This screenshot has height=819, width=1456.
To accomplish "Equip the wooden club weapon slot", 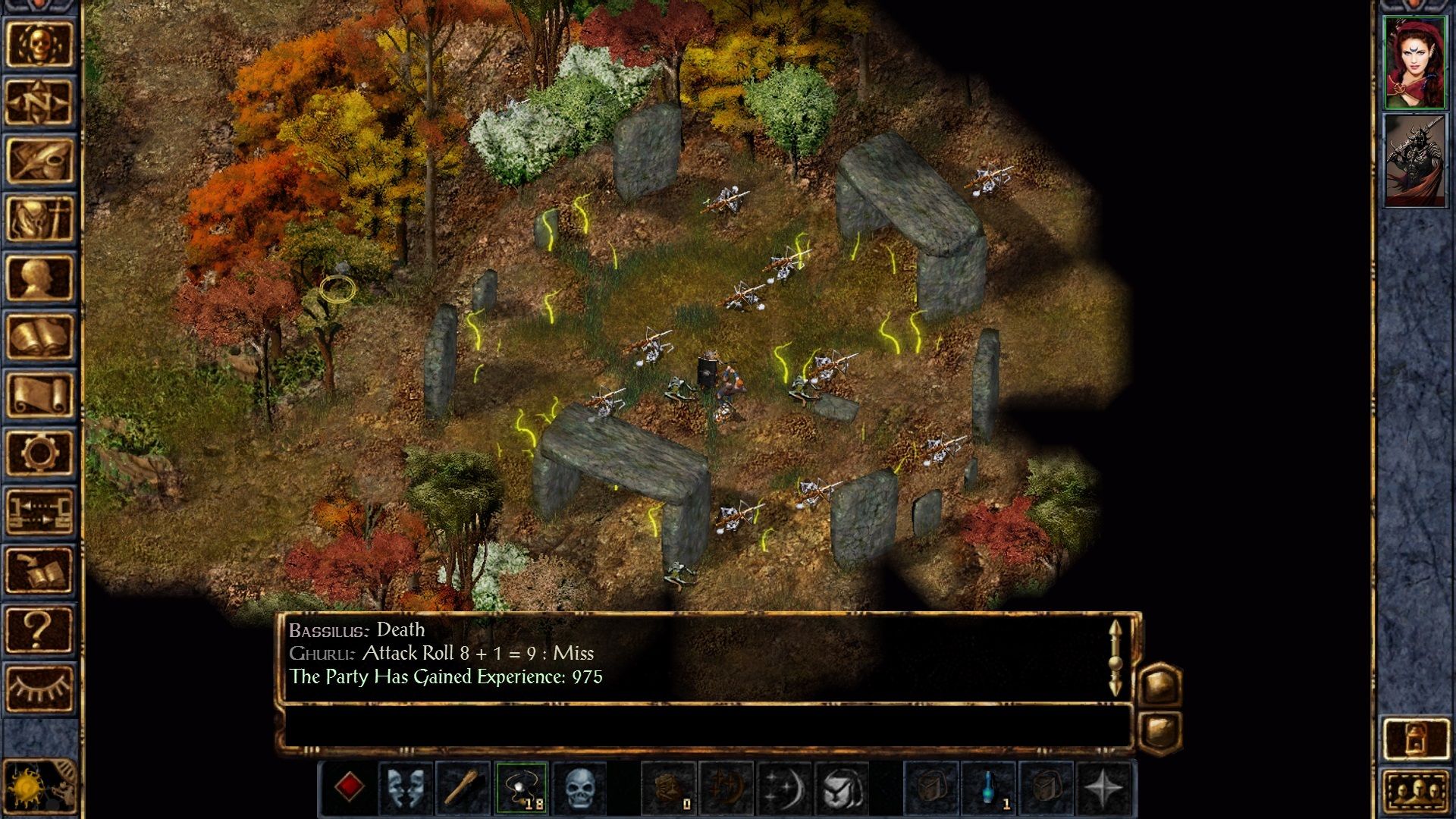I will [463, 788].
